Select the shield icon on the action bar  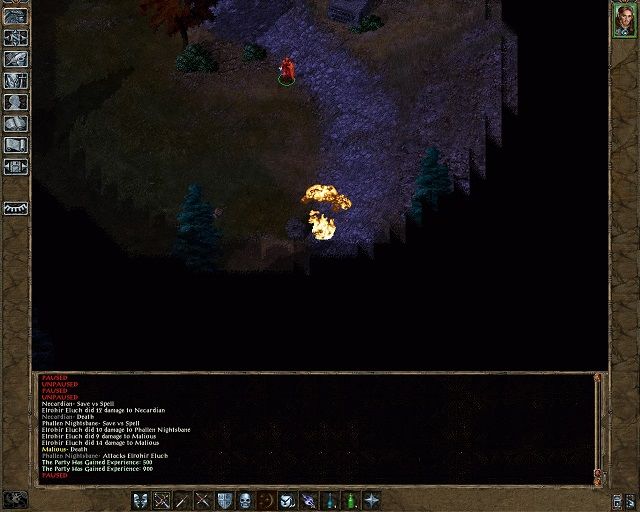pos(224,499)
